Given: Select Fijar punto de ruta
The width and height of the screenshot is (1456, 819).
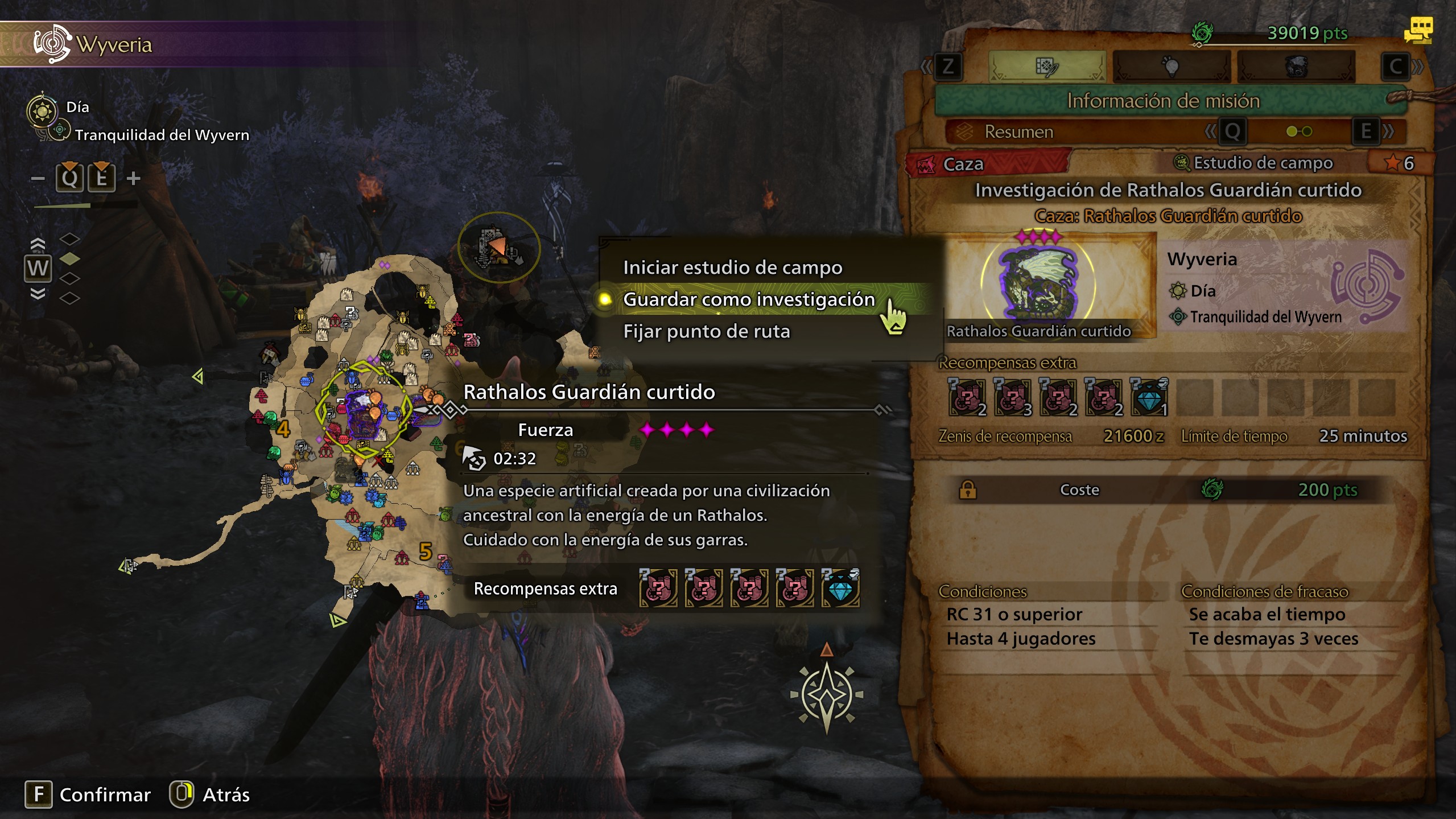Looking at the screenshot, I should (706, 331).
